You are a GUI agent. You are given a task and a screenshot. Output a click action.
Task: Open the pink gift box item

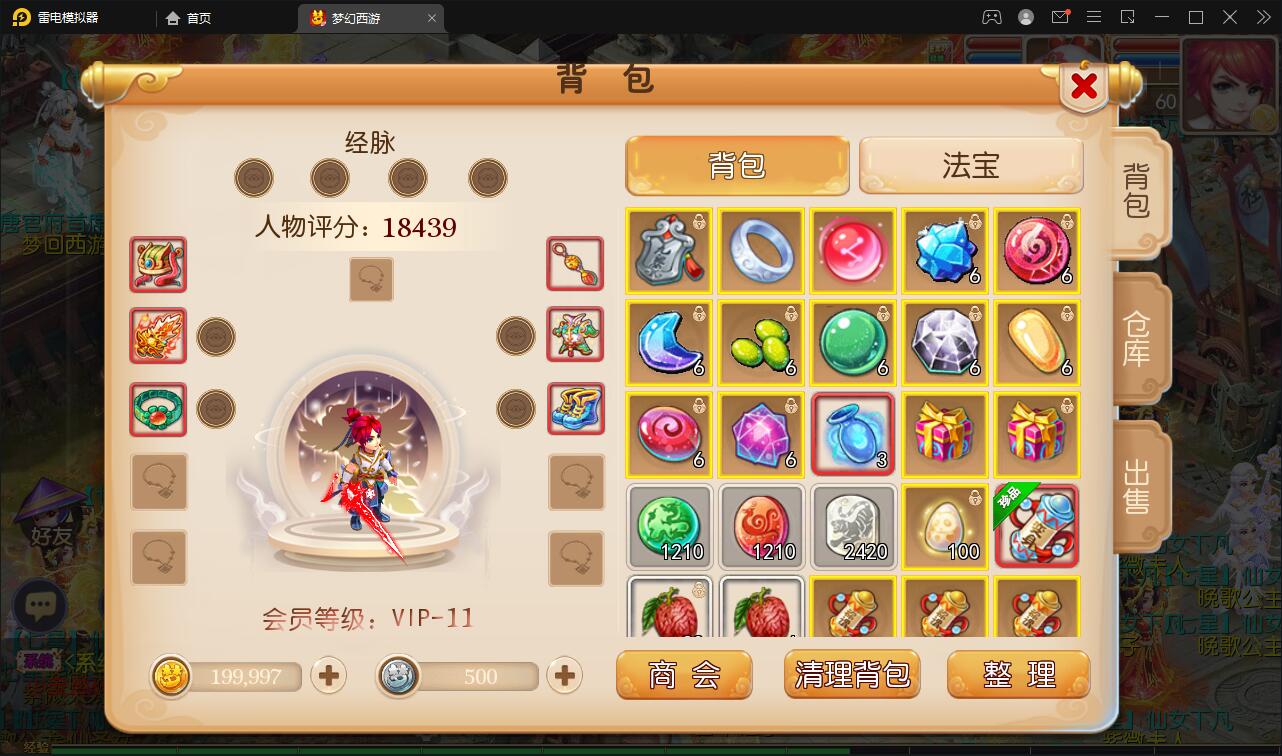(945, 434)
